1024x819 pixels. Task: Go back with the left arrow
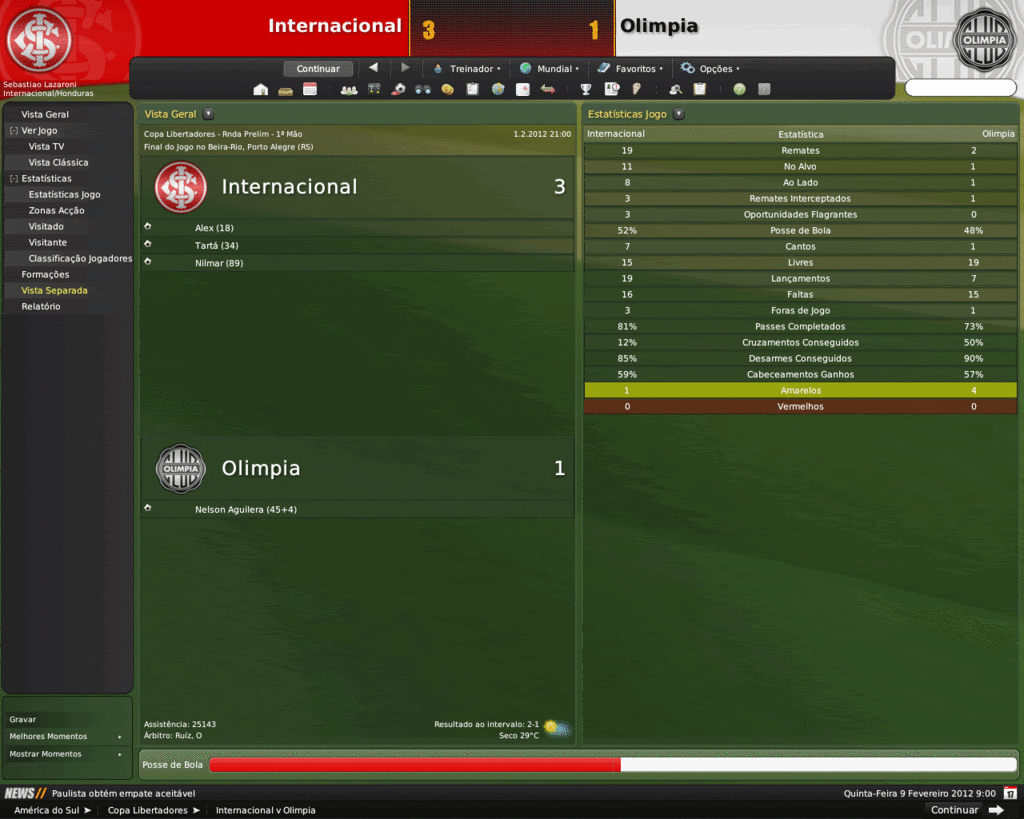click(x=373, y=68)
